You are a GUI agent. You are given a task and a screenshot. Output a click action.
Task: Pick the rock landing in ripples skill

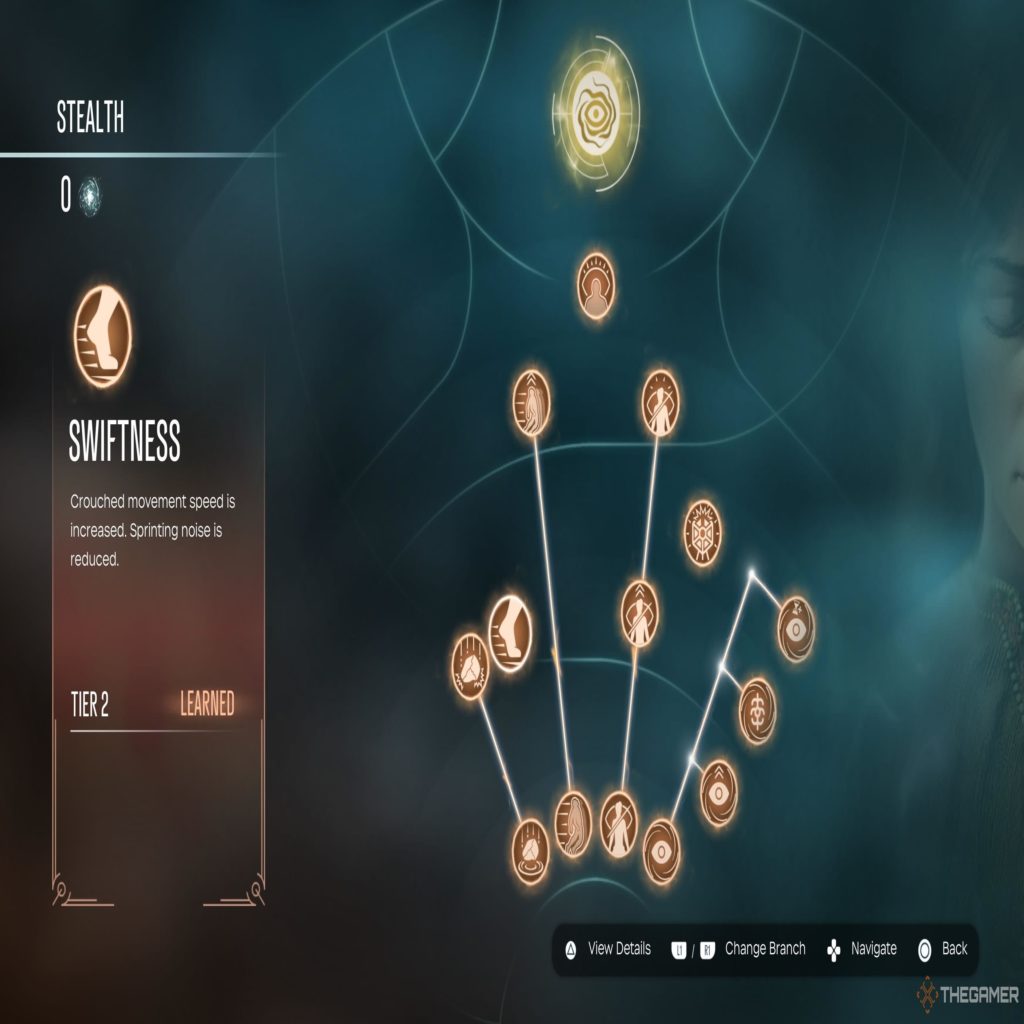530,851
